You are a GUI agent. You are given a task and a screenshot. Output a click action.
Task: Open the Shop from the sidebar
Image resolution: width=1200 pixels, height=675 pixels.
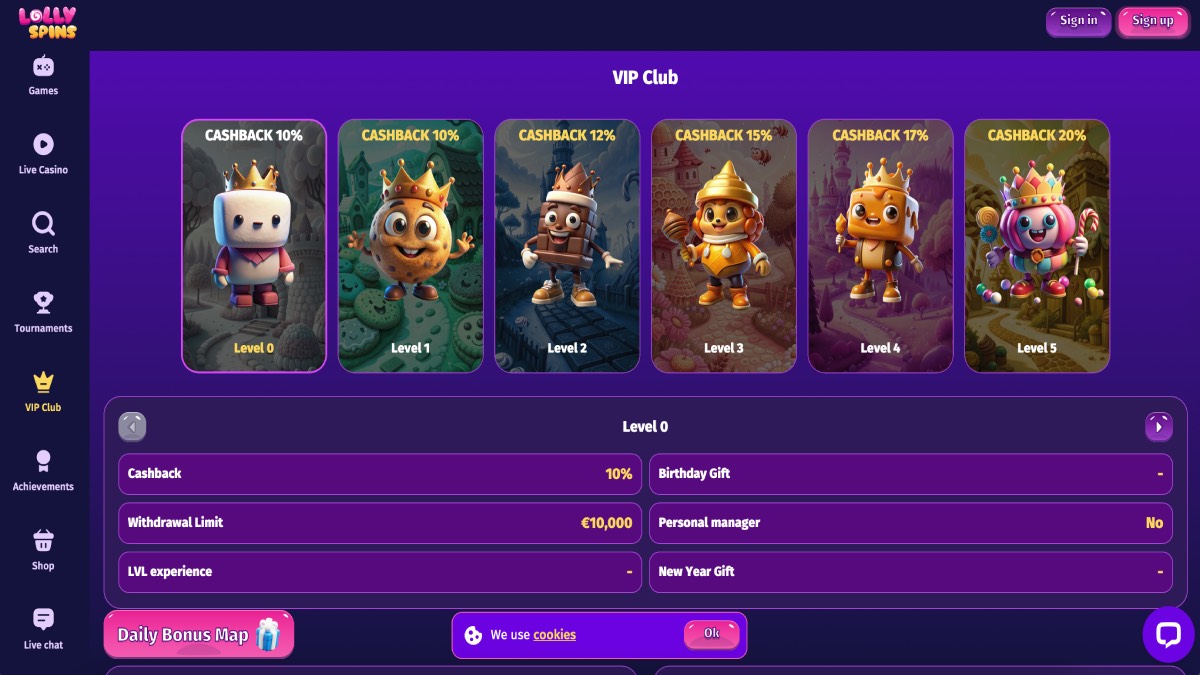(x=43, y=550)
